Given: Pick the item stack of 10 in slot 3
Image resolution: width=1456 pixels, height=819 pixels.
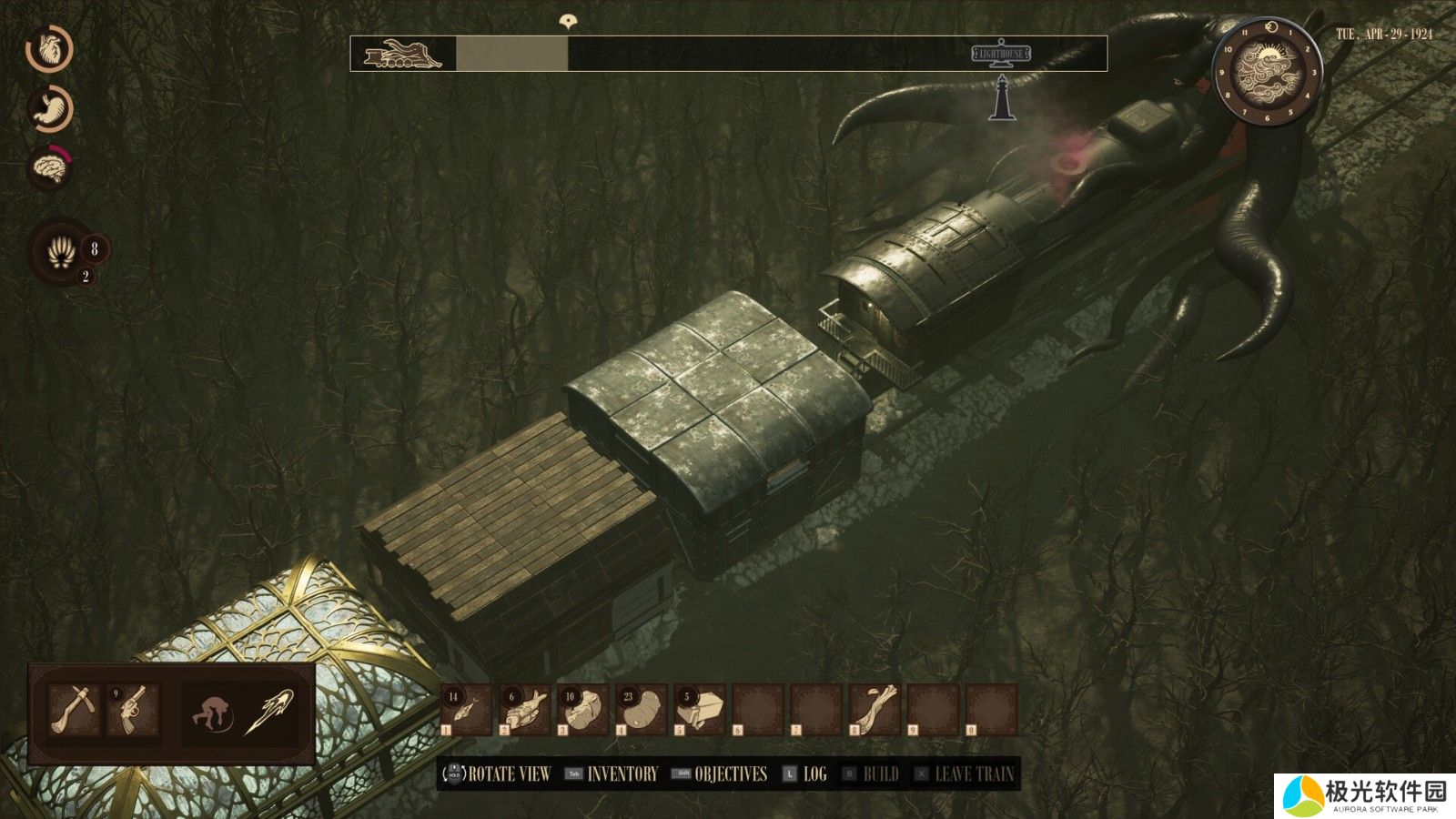Looking at the screenshot, I should click(x=583, y=710).
